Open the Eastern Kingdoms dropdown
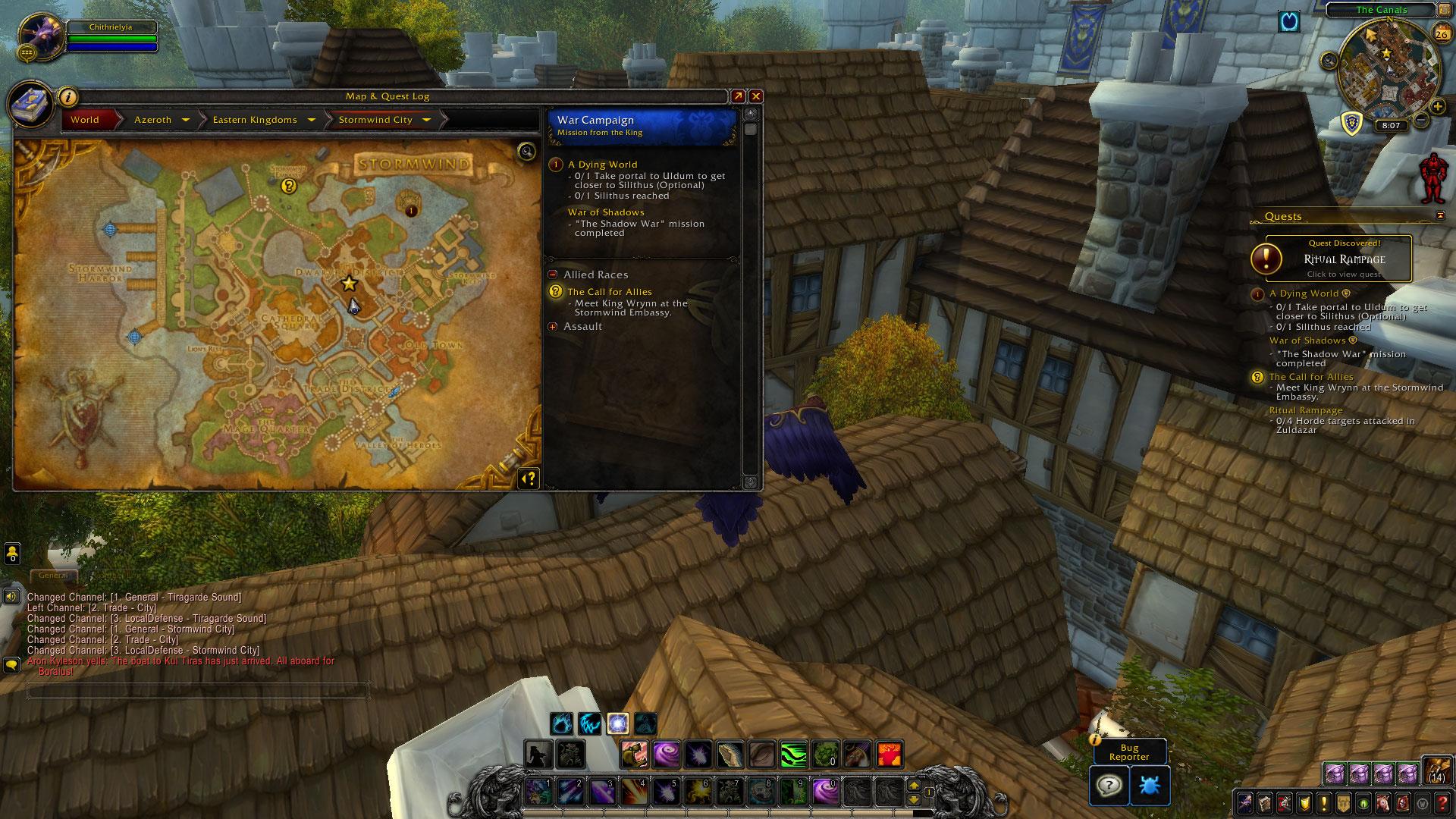 [x=312, y=120]
